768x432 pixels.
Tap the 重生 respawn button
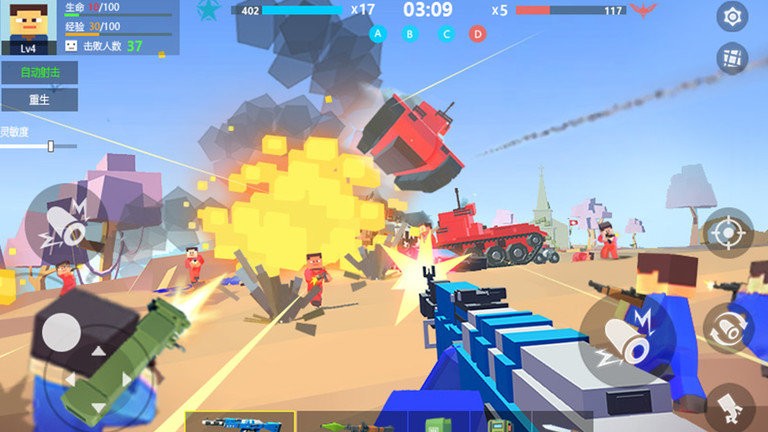tap(39, 100)
